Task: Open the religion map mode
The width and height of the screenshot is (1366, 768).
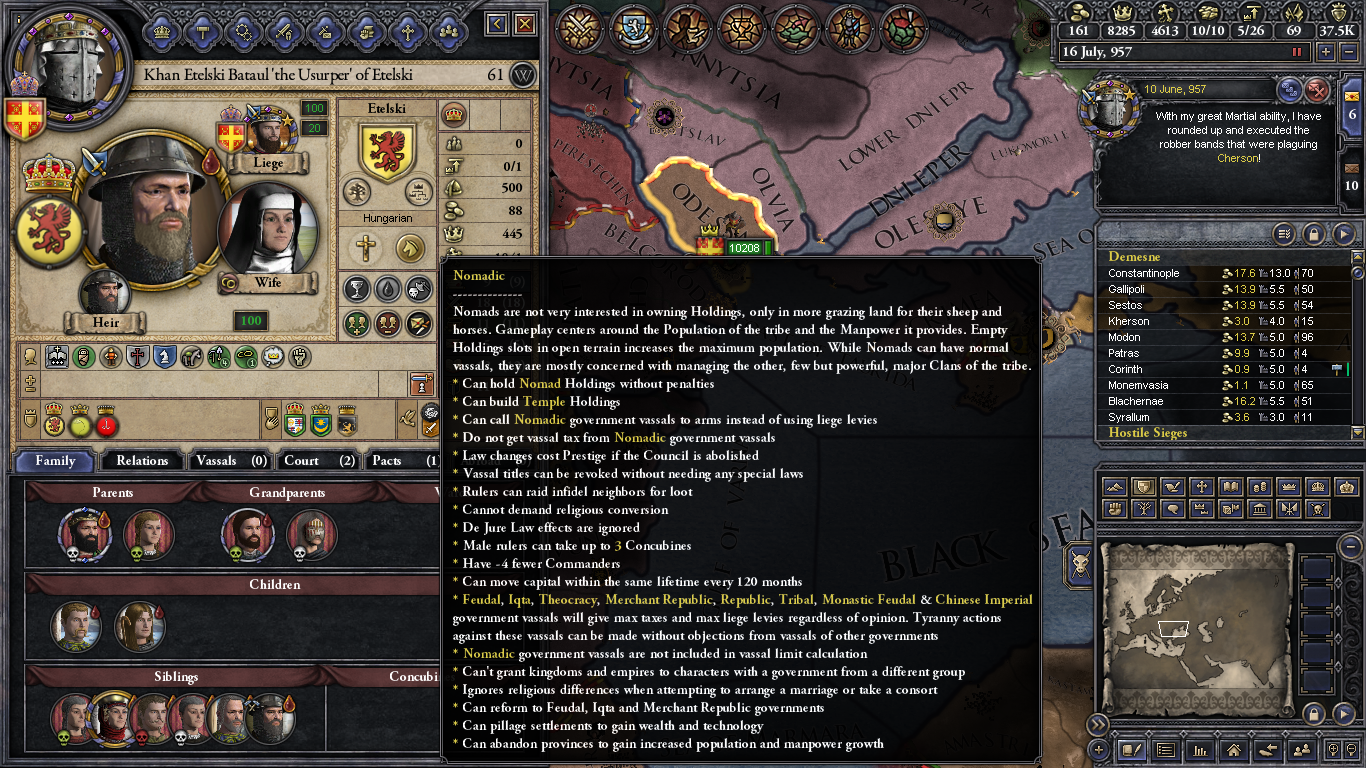Action: coord(1201,487)
